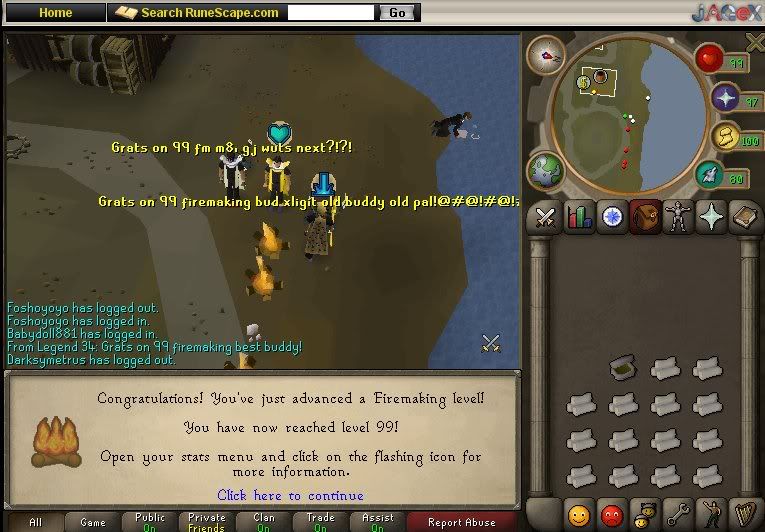
Task: Open the Report Abuse form
Action: [x=461, y=522]
